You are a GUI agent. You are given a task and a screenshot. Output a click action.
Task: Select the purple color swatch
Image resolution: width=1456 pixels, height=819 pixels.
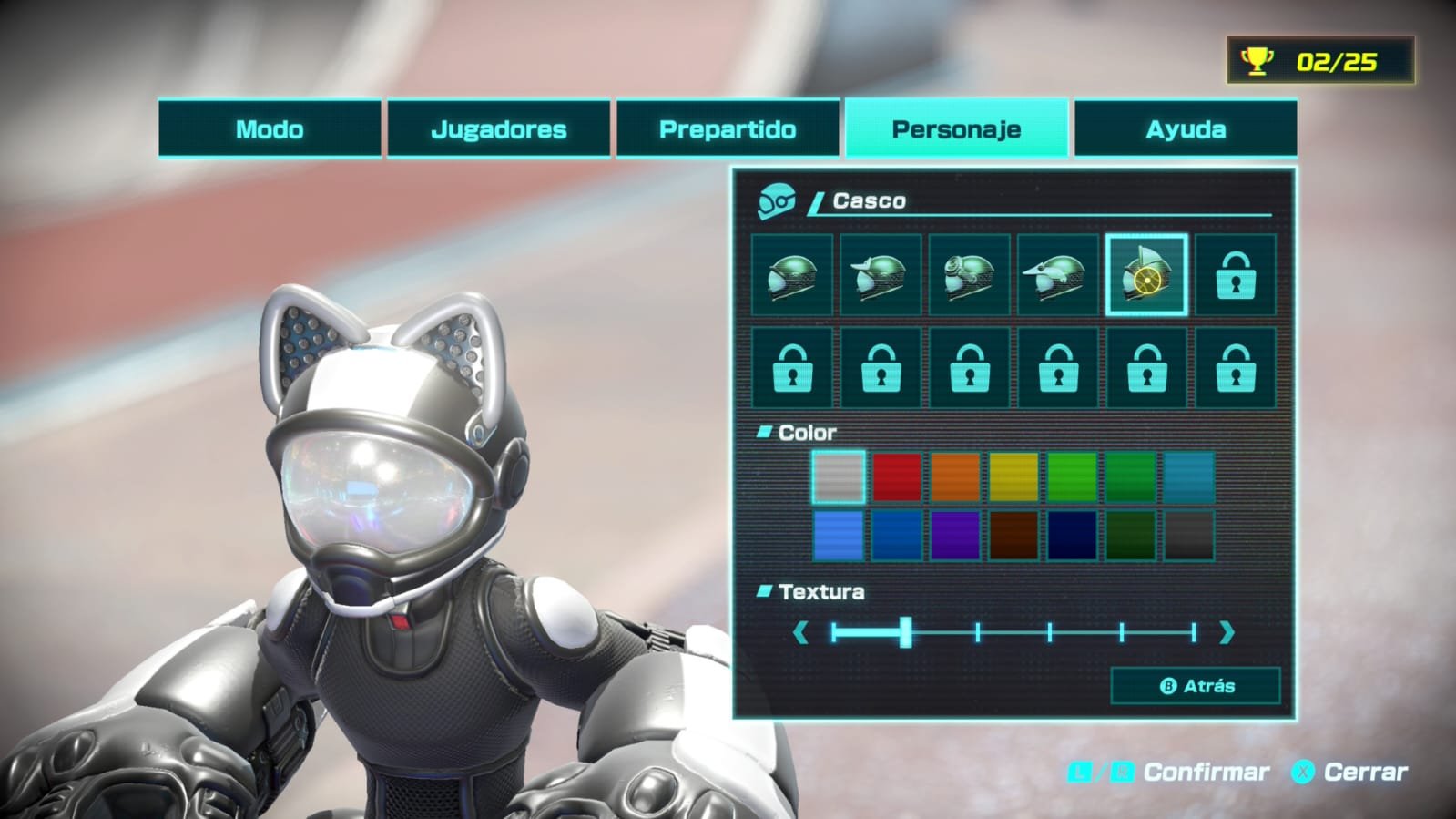(955, 535)
